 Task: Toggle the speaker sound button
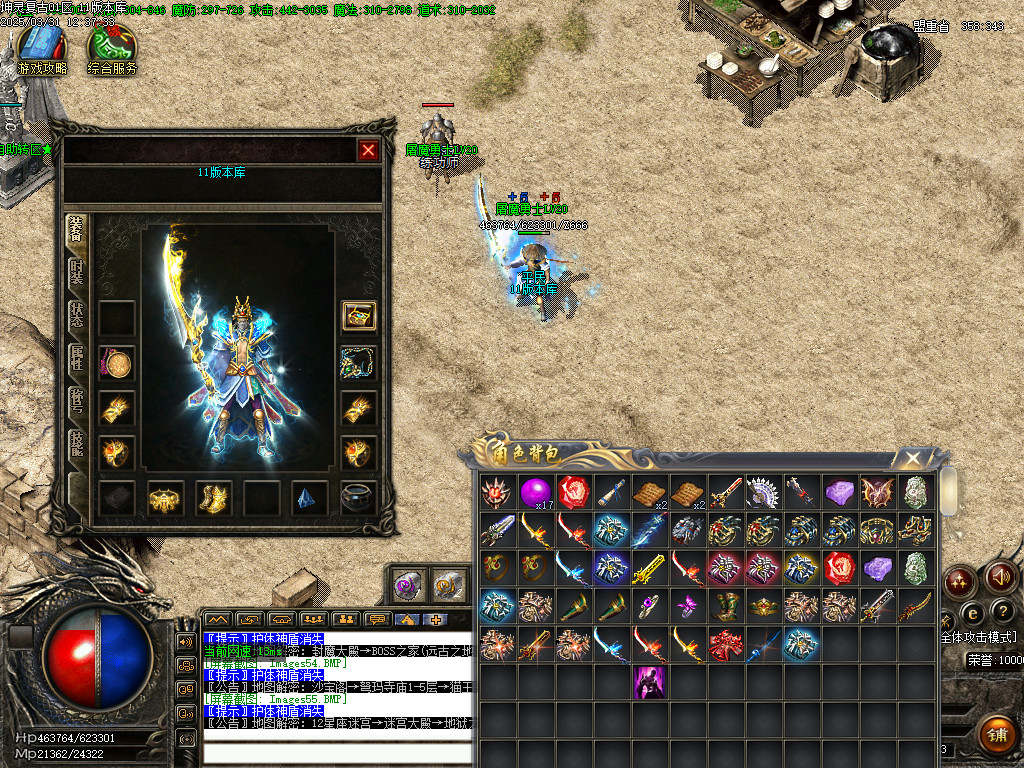1000,577
